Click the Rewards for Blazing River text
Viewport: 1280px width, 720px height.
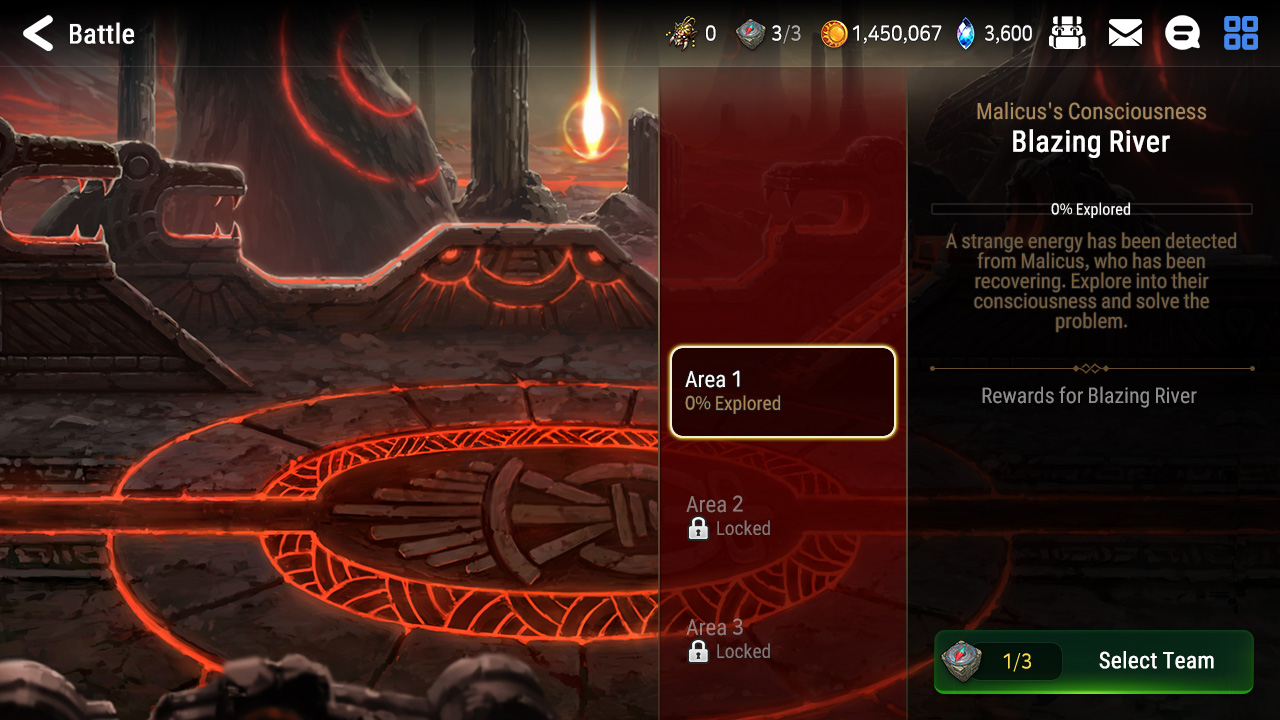click(1091, 395)
